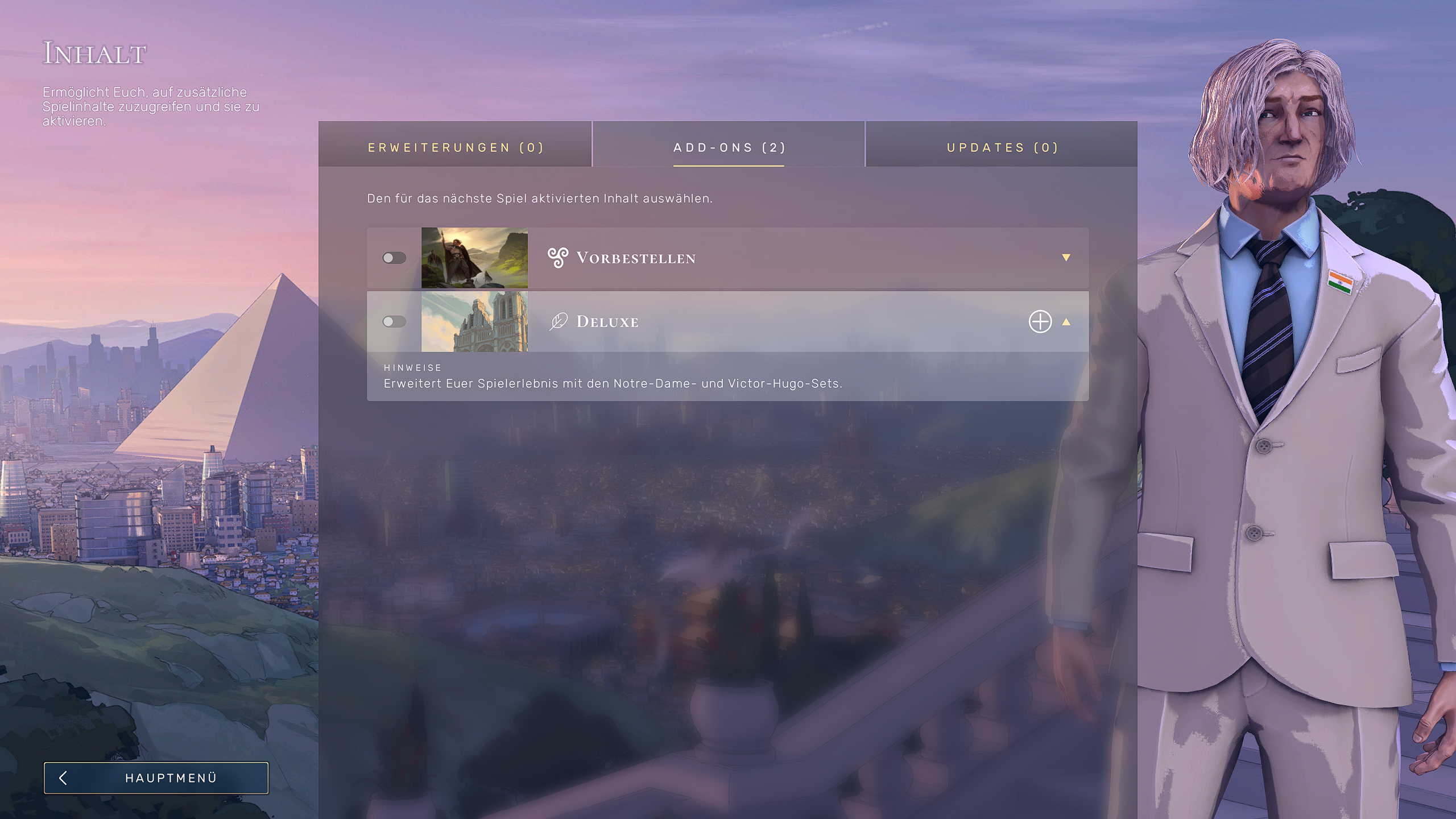Click the triskelion icon beside Vorbestellen
Screen dimensions: 1456x819
coord(558,258)
